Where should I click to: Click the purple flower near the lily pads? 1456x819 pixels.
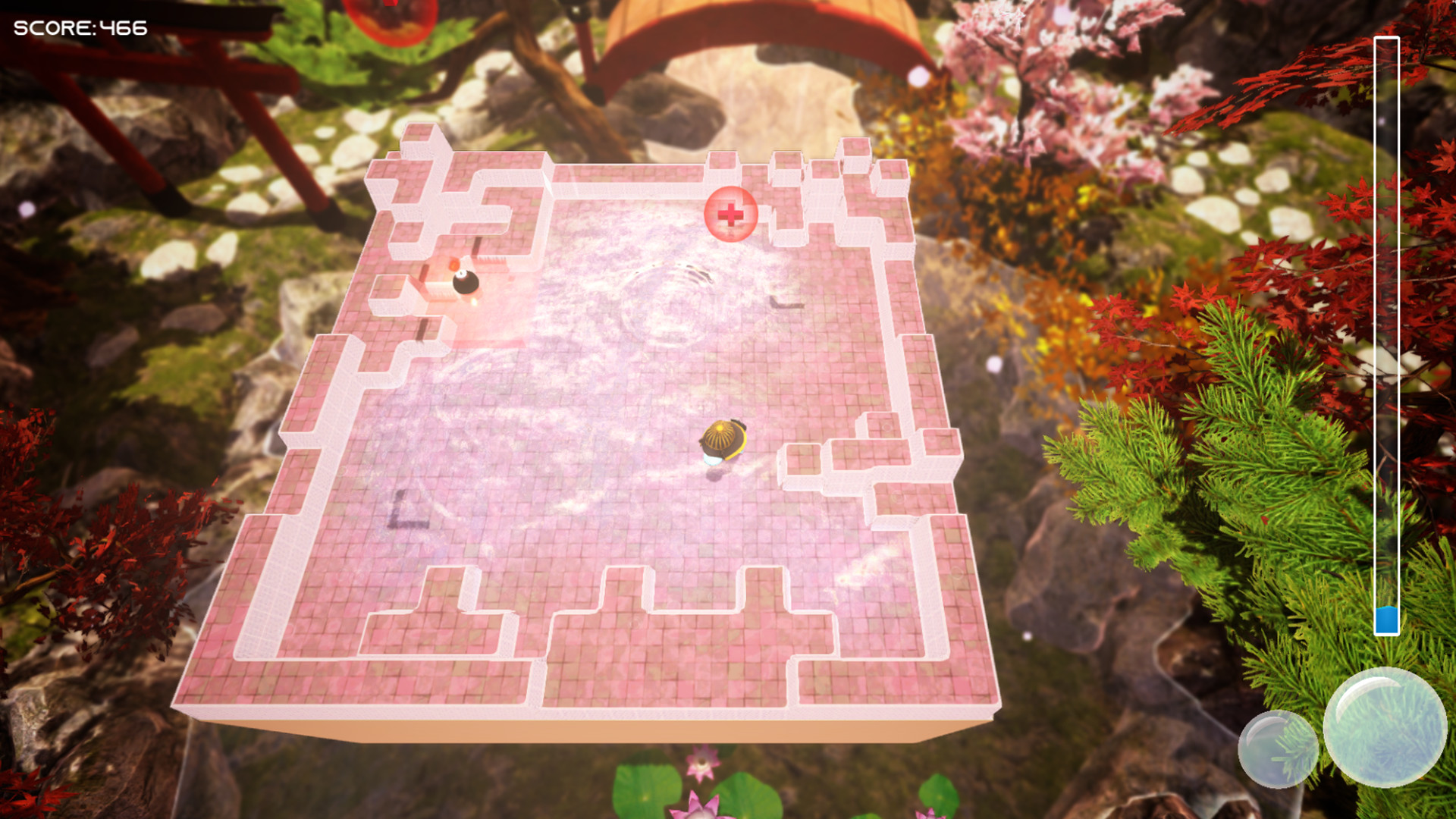pos(701,763)
